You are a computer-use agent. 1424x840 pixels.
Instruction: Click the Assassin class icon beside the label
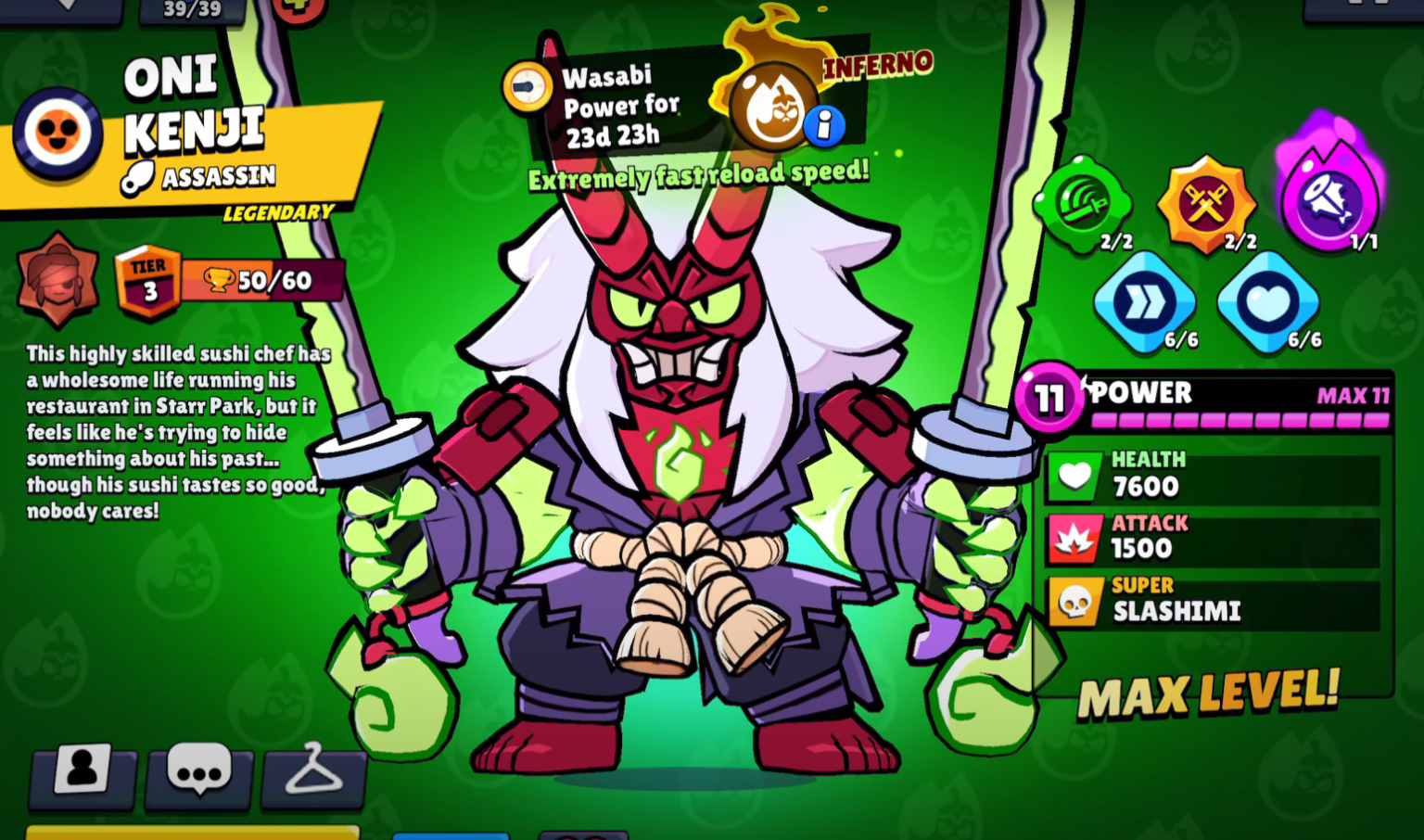(139, 175)
